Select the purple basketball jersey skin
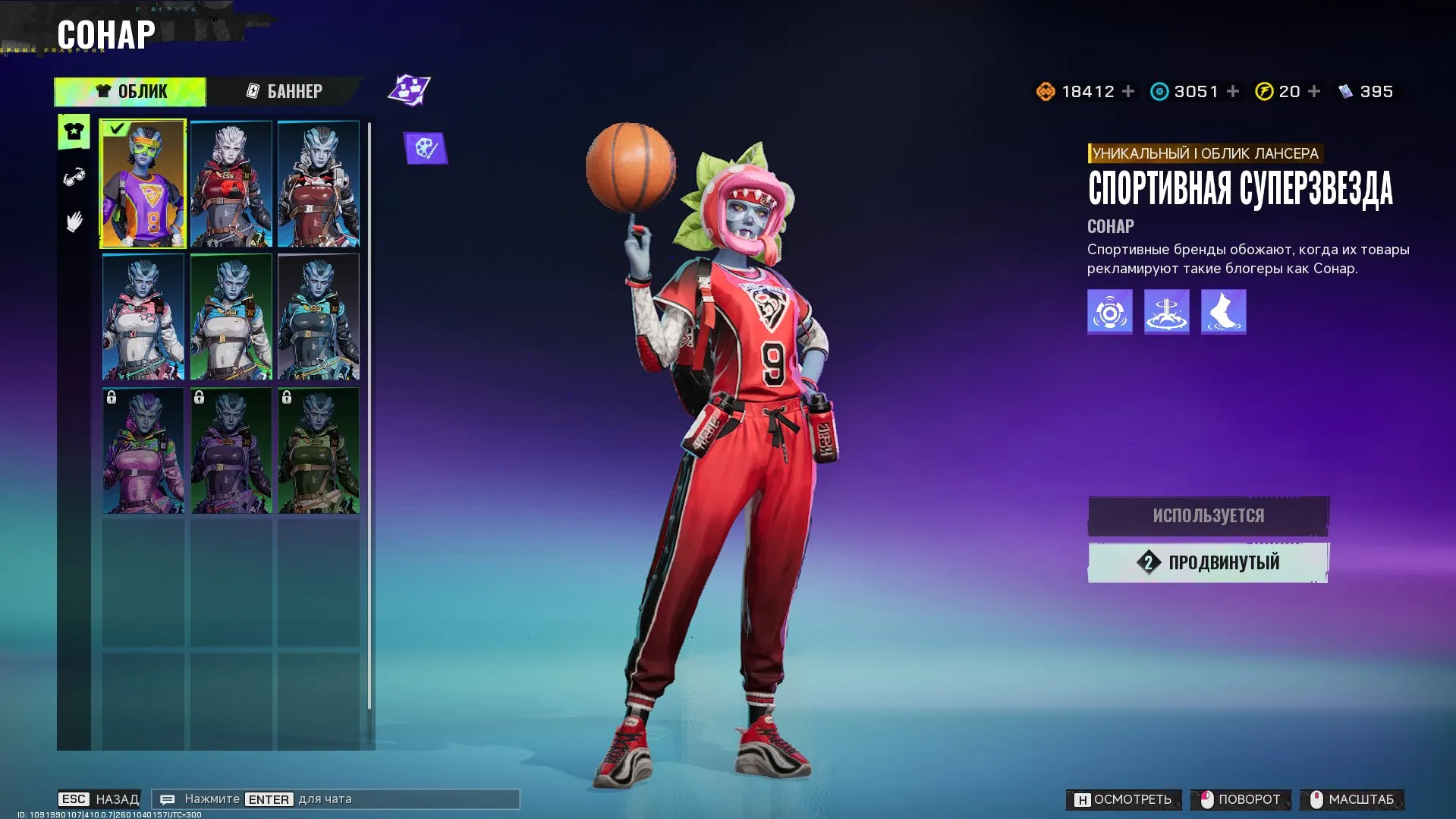This screenshot has width=1456, height=819. [143, 184]
